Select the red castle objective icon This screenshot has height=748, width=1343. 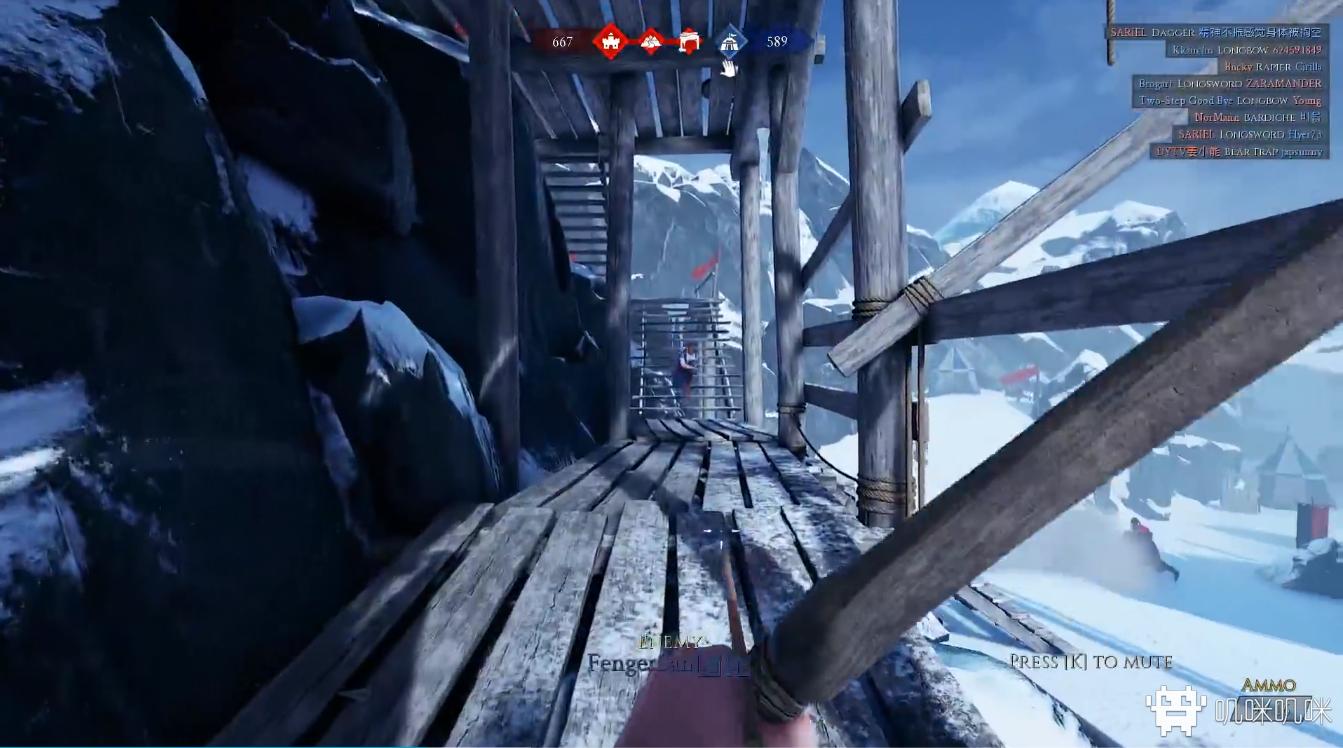609,41
